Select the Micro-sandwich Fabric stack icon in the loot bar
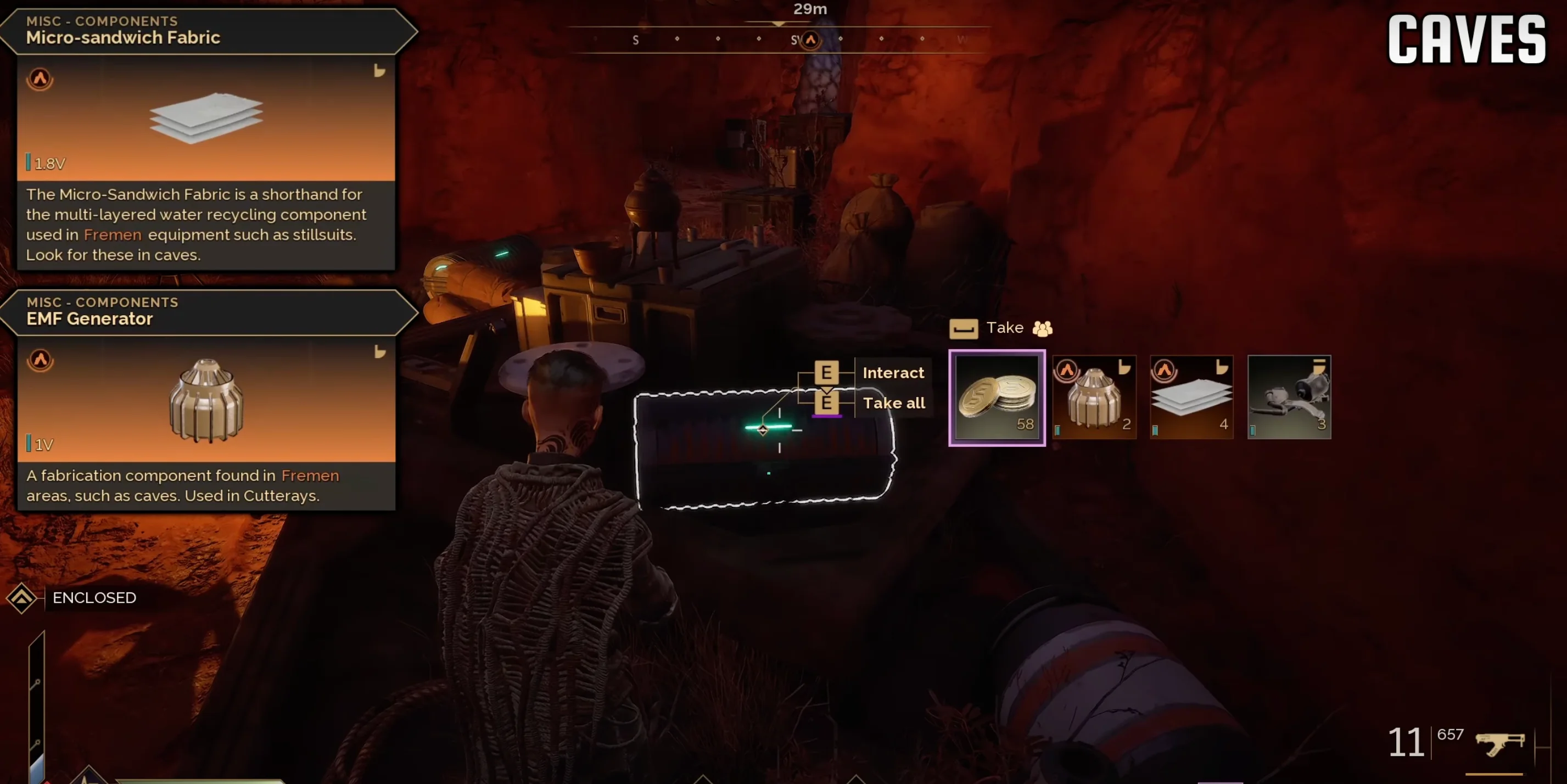Image resolution: width=1567 pixels, height=784 pixels. (x=1191, y=399)
